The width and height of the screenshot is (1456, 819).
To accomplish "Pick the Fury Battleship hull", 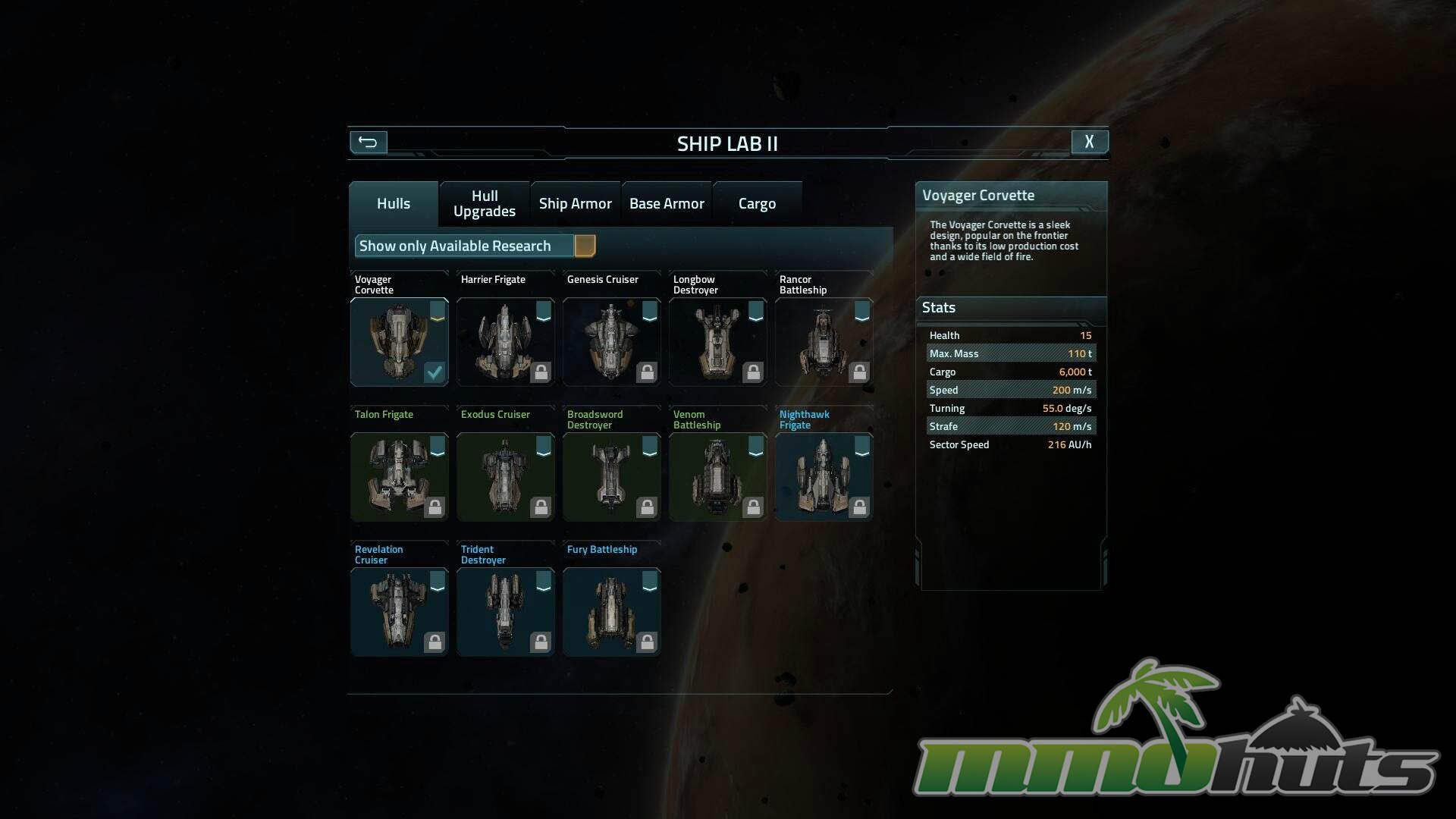I will (x=611, y=612).
